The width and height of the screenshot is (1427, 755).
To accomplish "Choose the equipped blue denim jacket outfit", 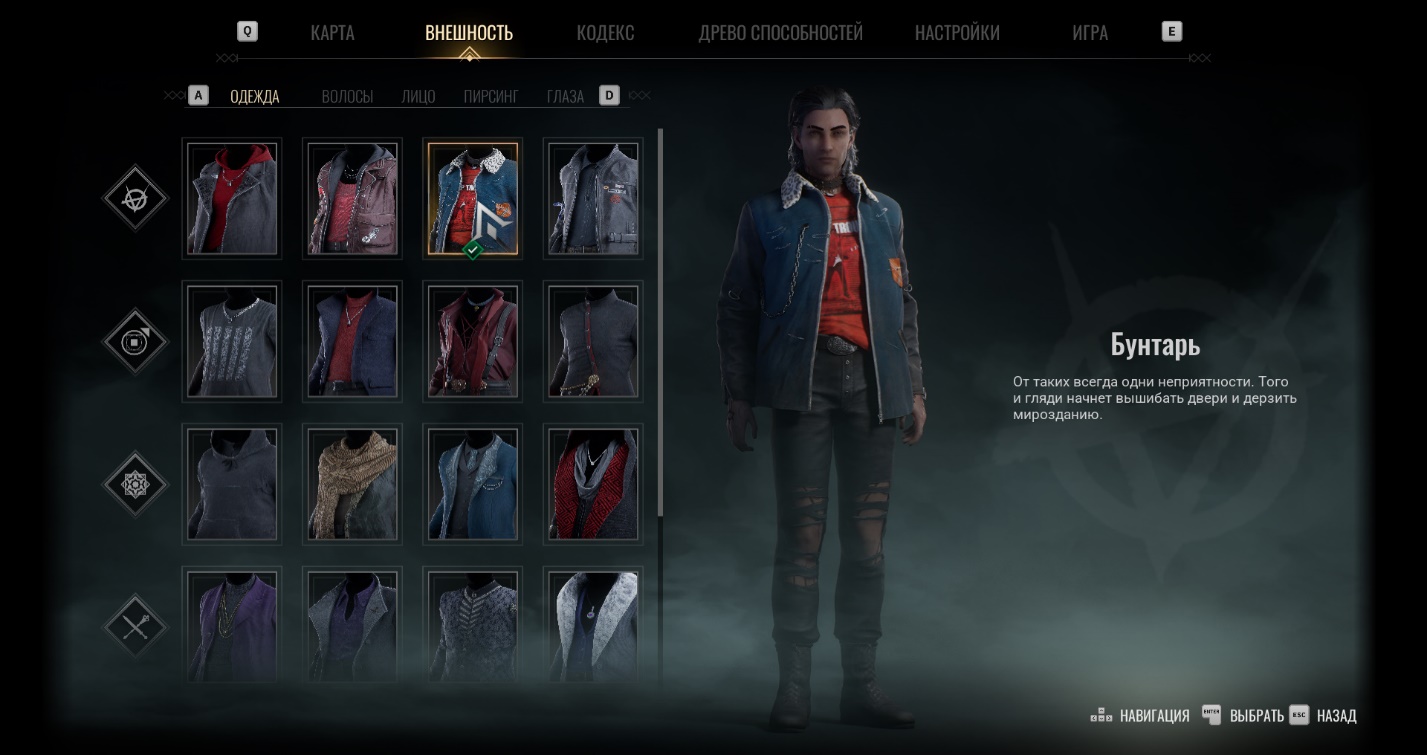I will 473,198.
